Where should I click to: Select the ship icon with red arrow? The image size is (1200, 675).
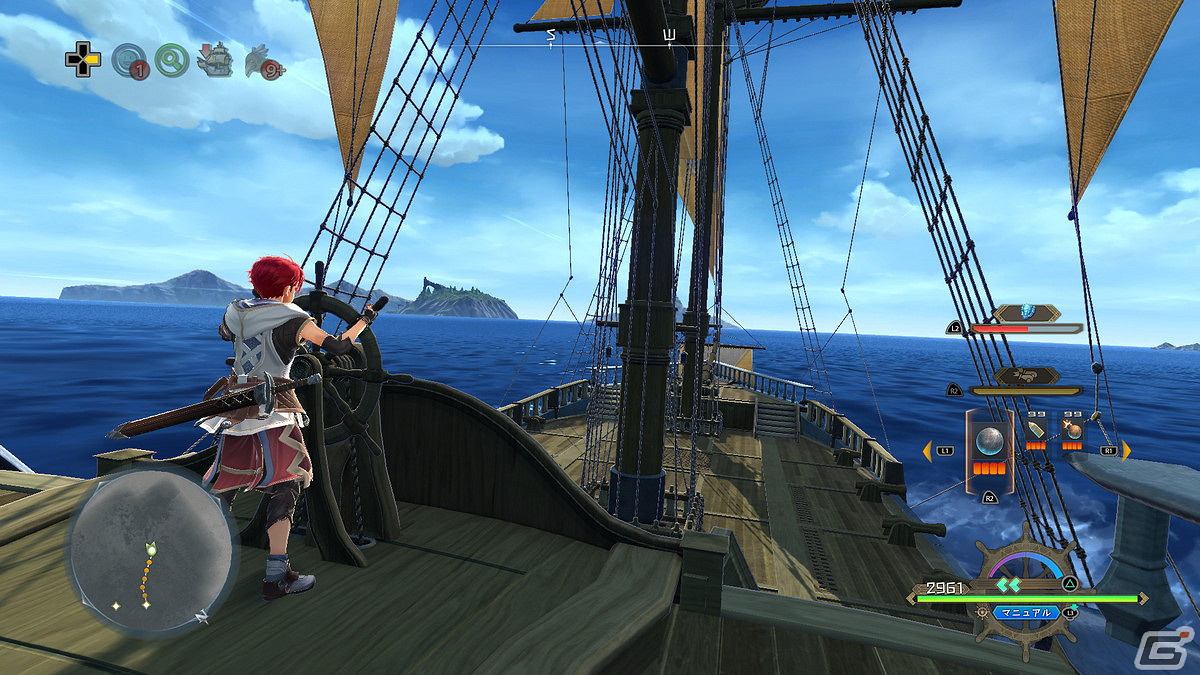tap(214, 60)
